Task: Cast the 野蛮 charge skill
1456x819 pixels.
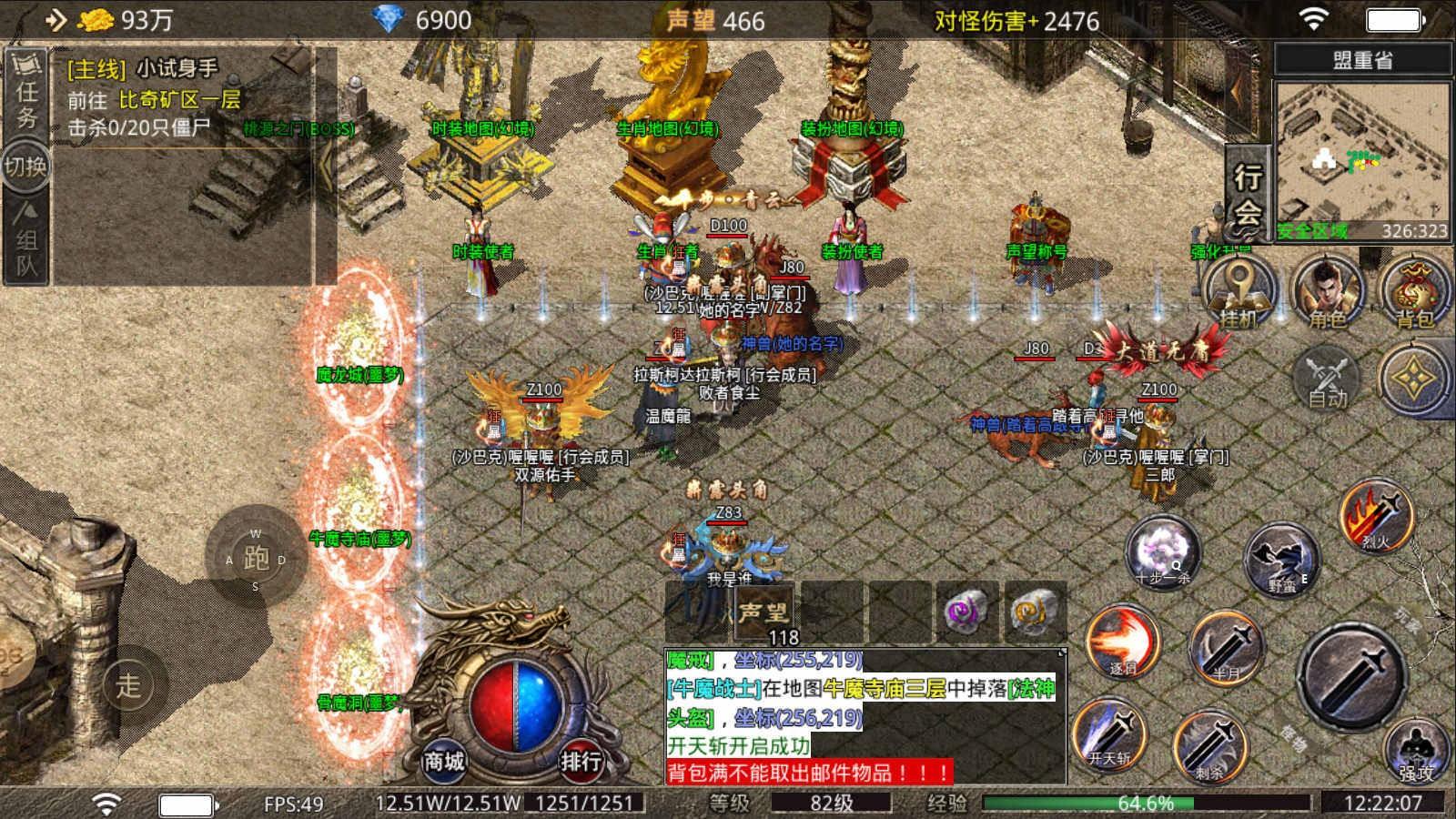Action: (x=1281, y=559)
